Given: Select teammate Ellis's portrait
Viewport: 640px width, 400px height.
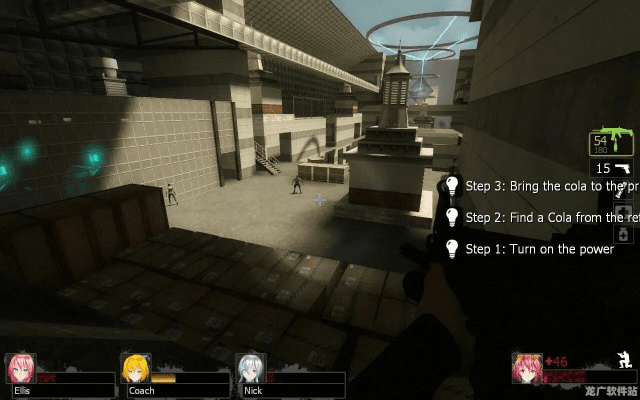Looking at the screenshot, I should (x=19, y=368).
